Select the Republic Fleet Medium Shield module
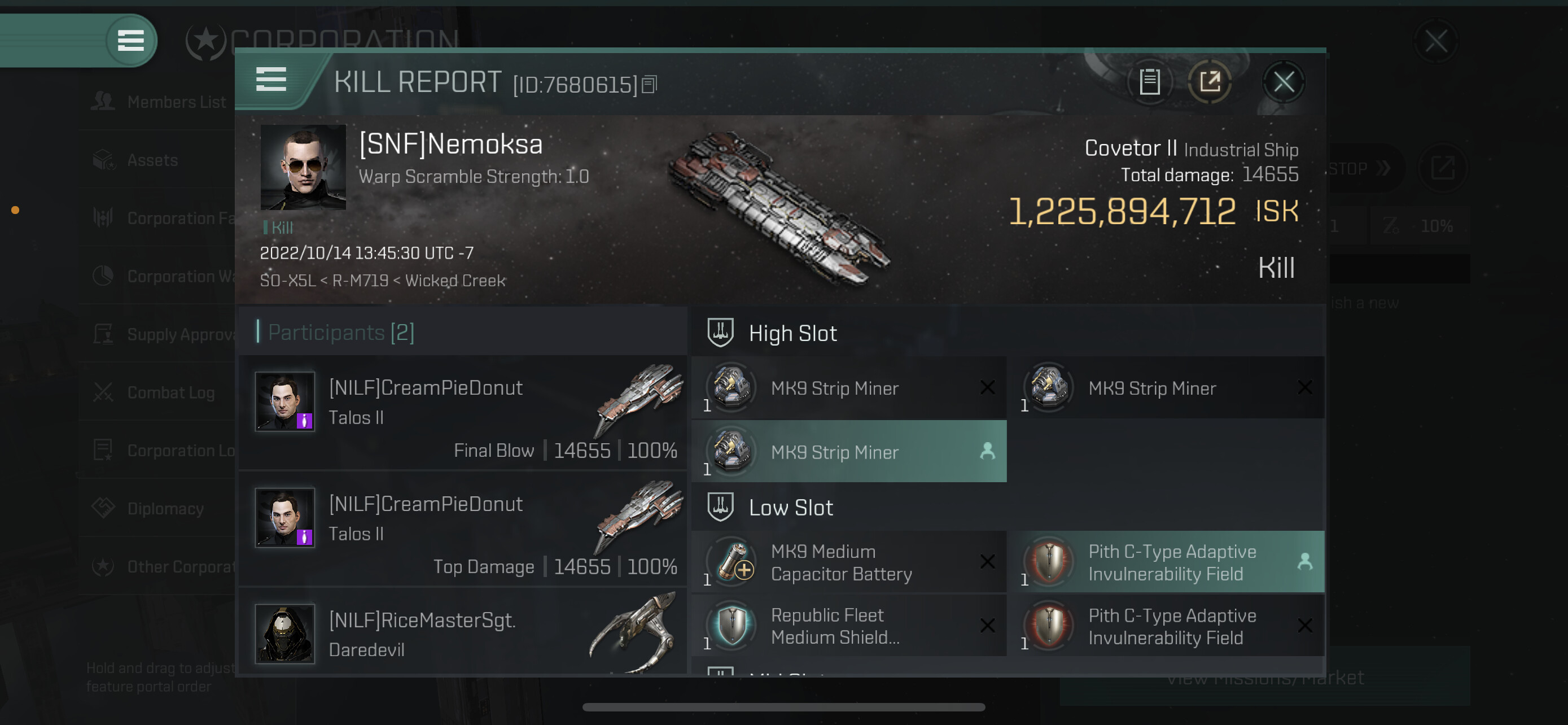Image resolution: width=1568 pixels, height=725 pixels. [x=848, y=626]
